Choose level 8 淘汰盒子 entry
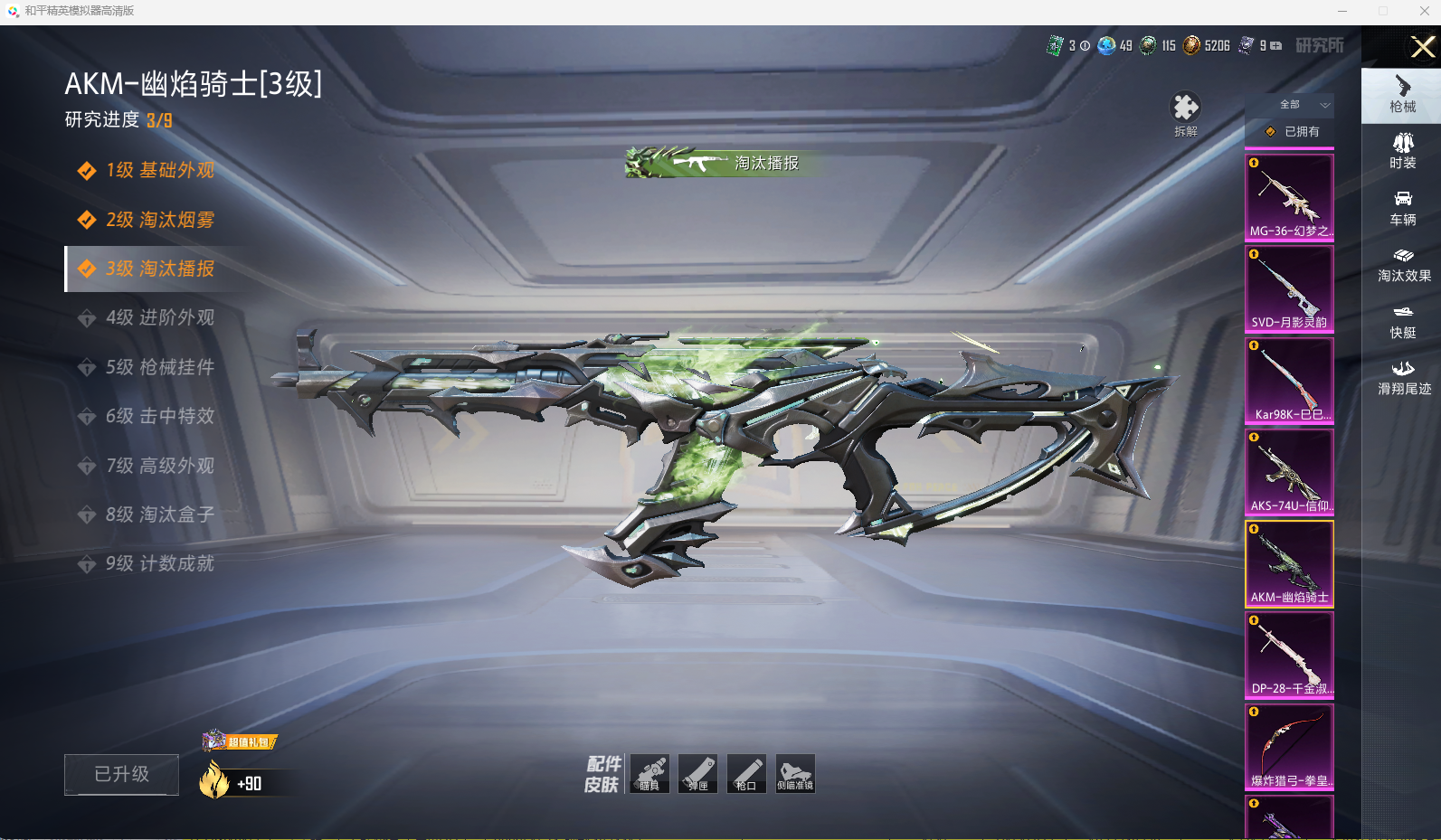Screen dimensions: 1441x840 (159, 514)
